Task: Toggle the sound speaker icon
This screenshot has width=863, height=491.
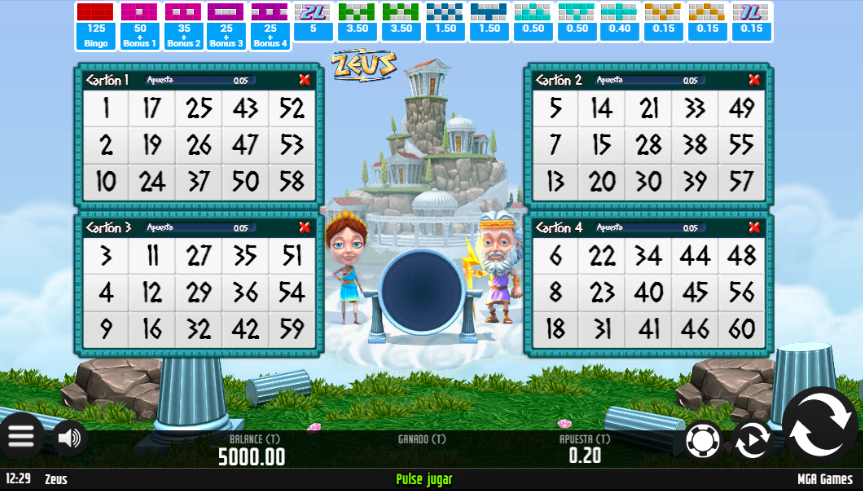Action: coord(69,437)
